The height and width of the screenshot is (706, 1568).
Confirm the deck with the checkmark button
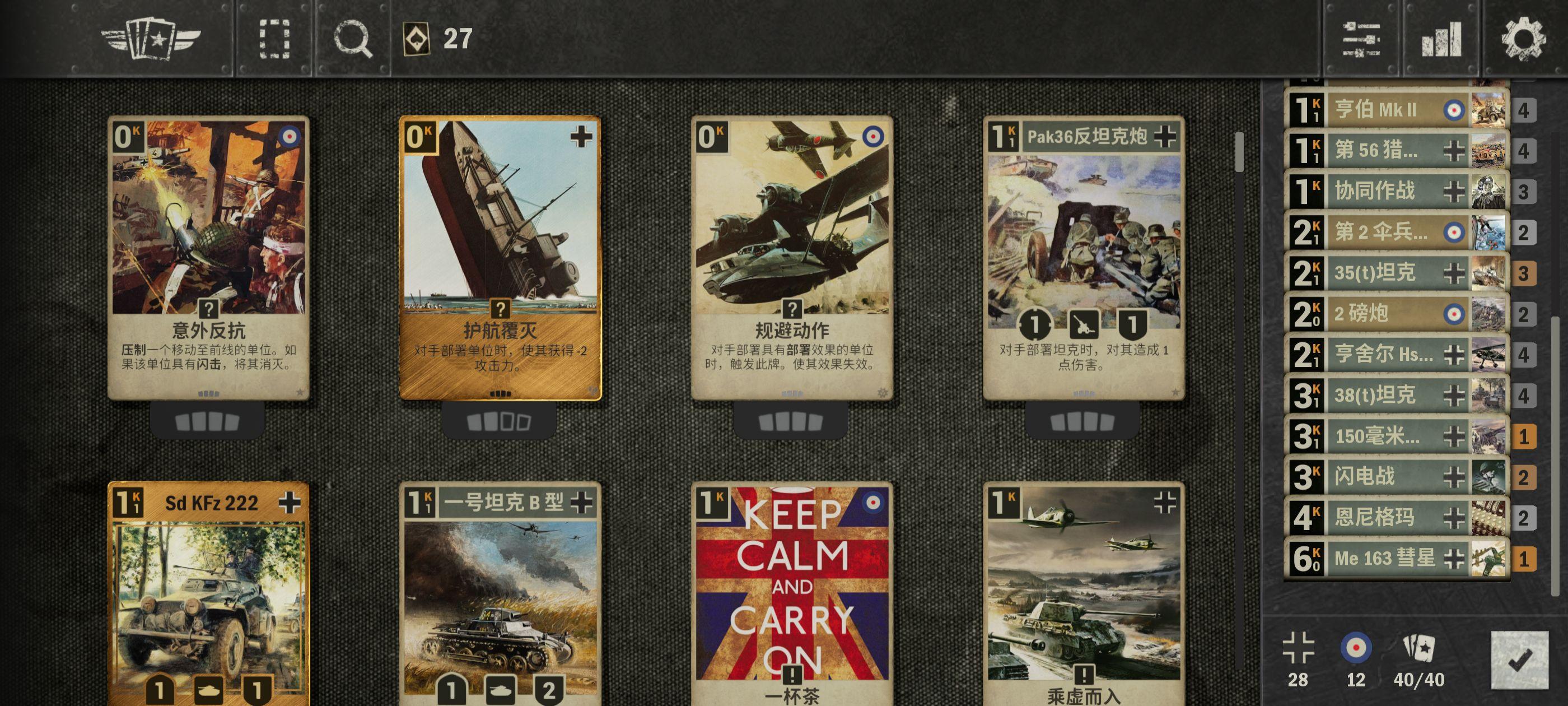click(1519, 659)
